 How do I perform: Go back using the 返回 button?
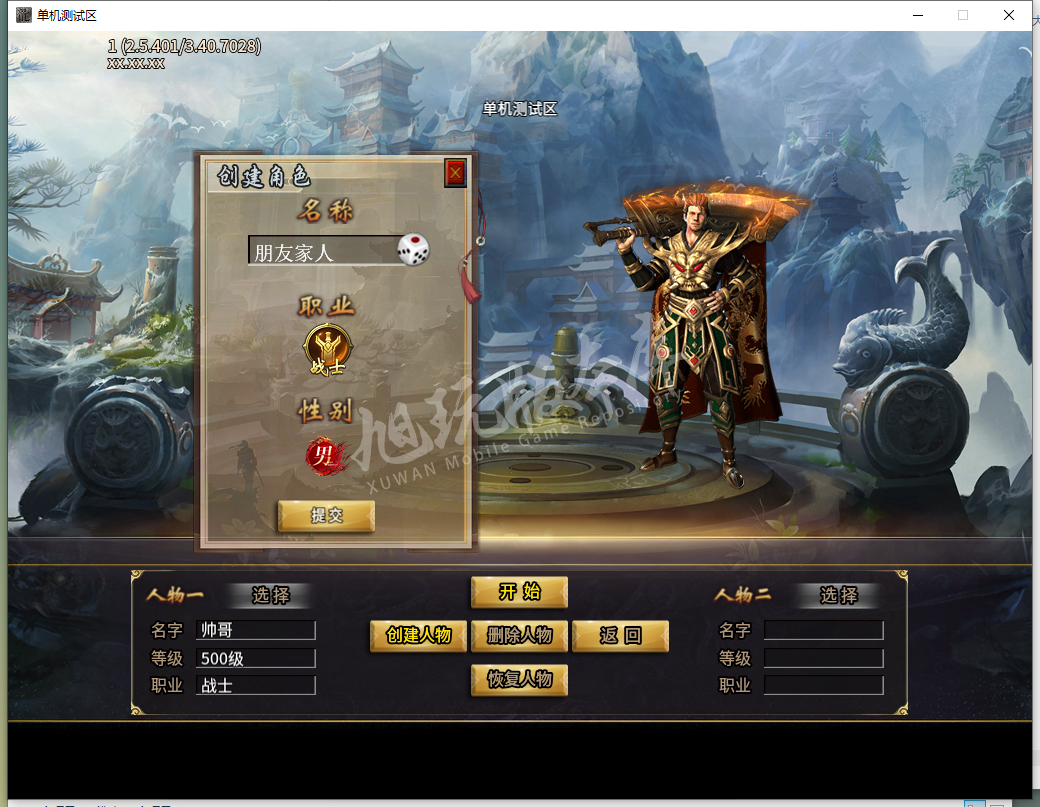pos(620,636)
